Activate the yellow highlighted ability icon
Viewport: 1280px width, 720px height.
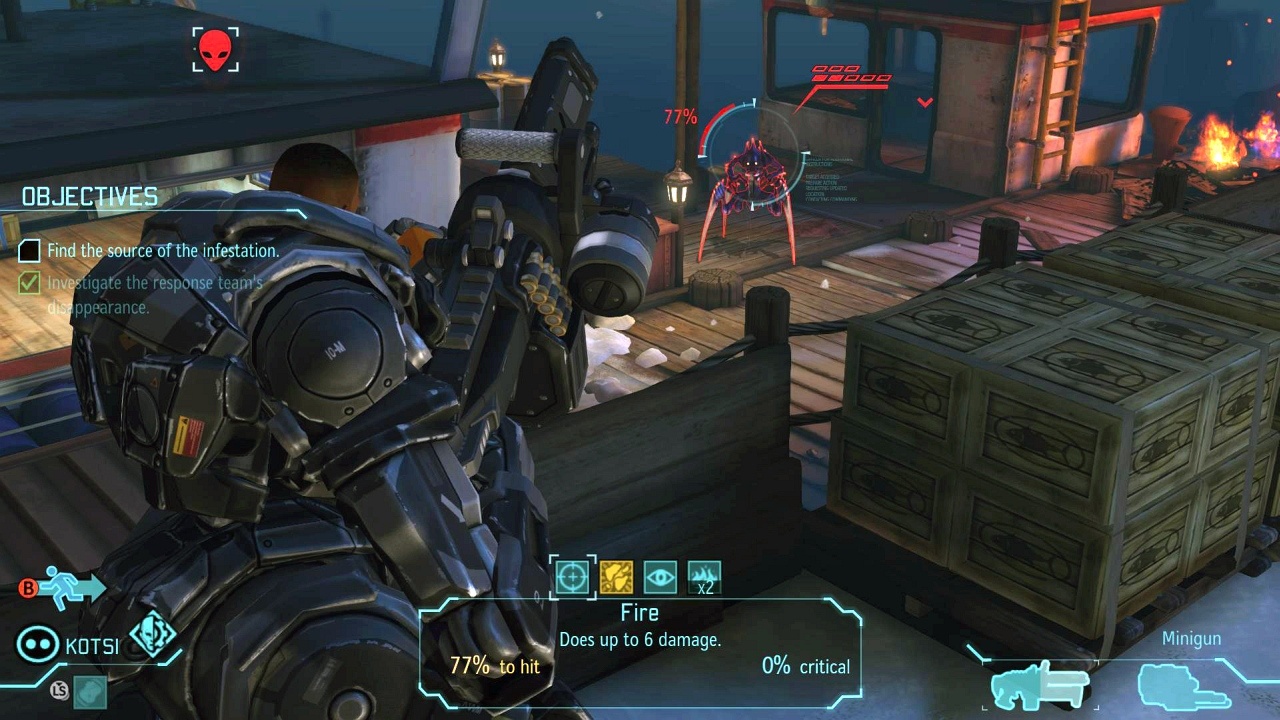click(x=616, y=577)
